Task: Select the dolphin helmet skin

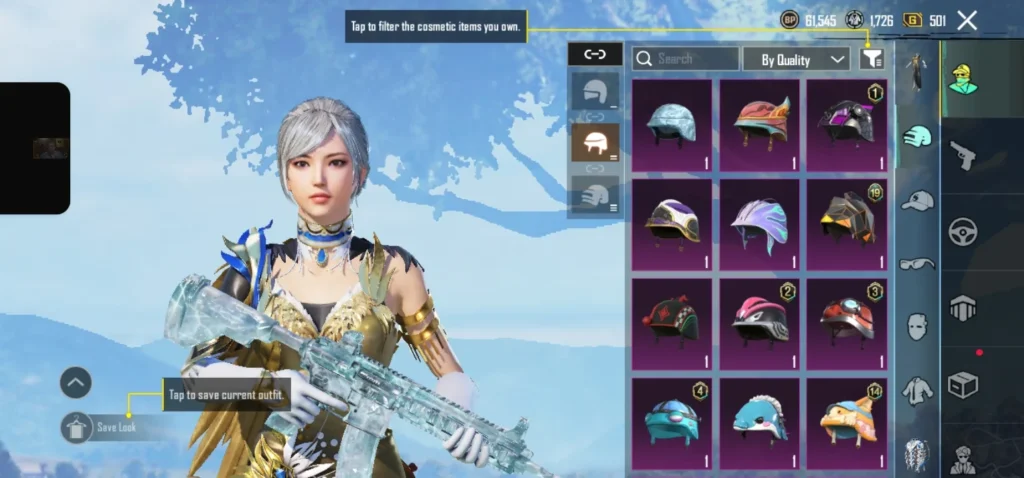Action: click(760, 420)
